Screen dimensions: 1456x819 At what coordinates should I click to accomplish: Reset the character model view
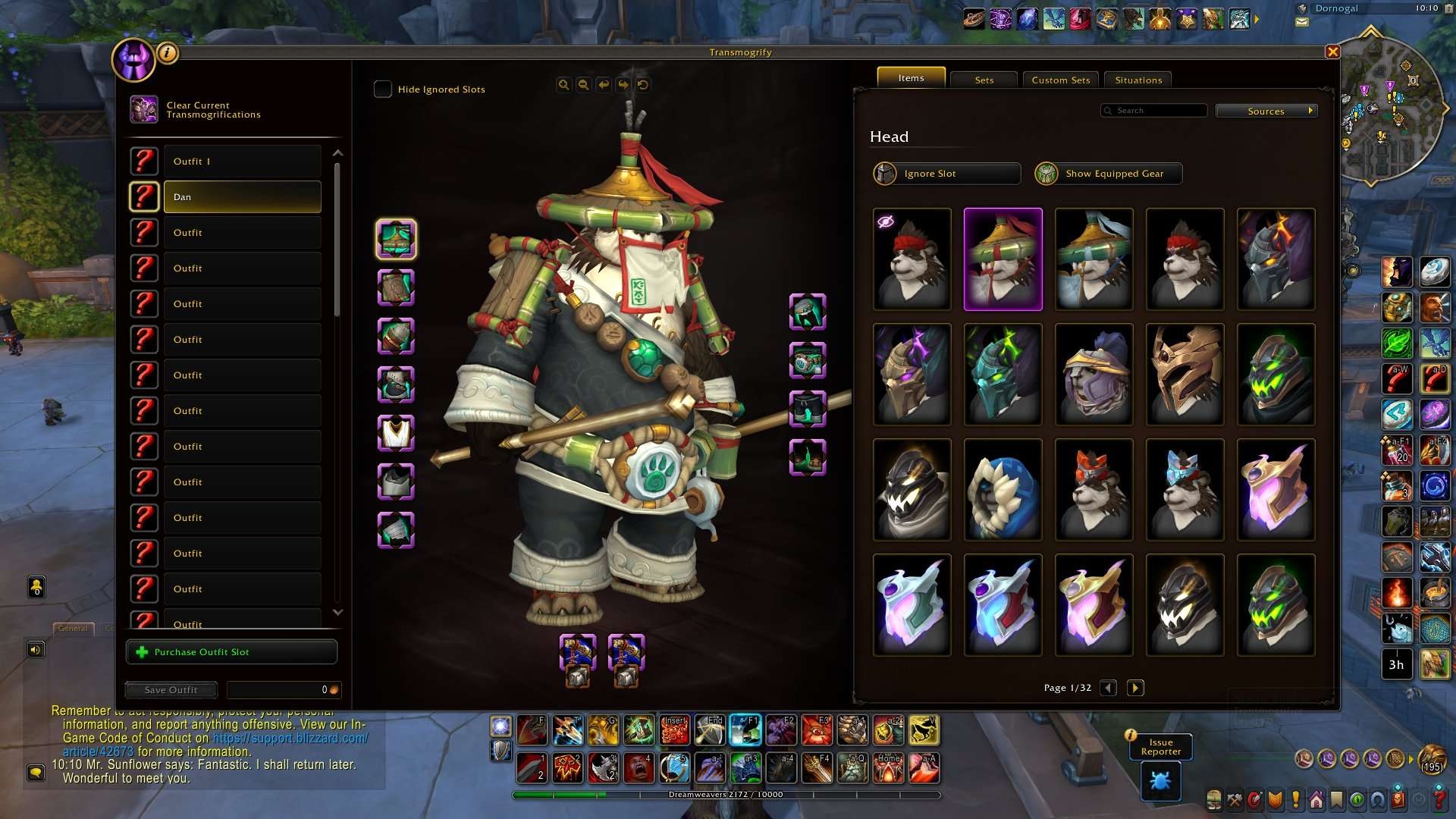click(643, 85)
